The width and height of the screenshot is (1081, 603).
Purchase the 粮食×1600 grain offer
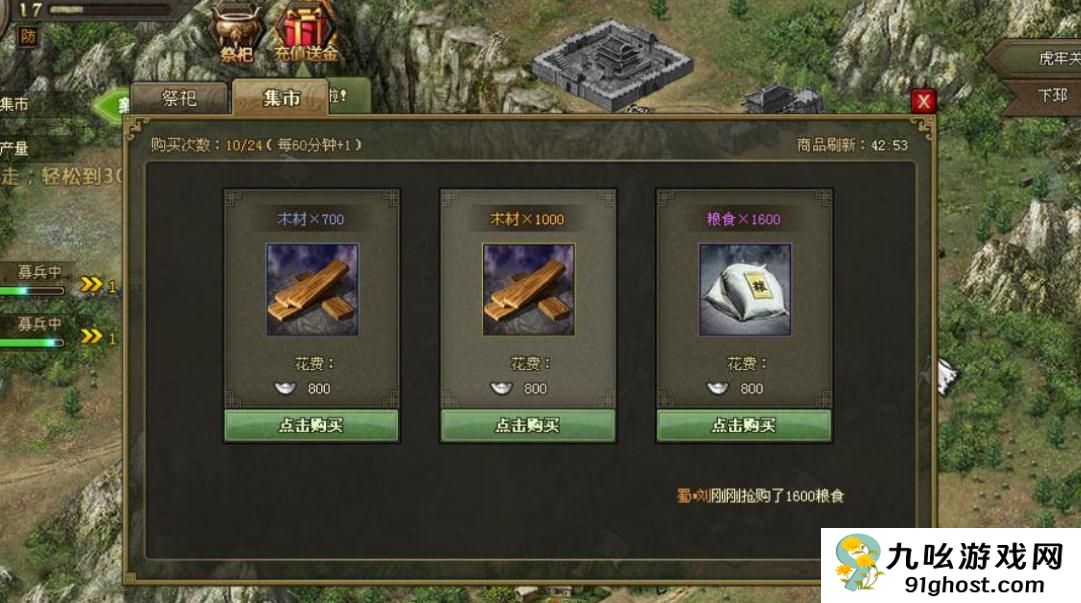744,425
